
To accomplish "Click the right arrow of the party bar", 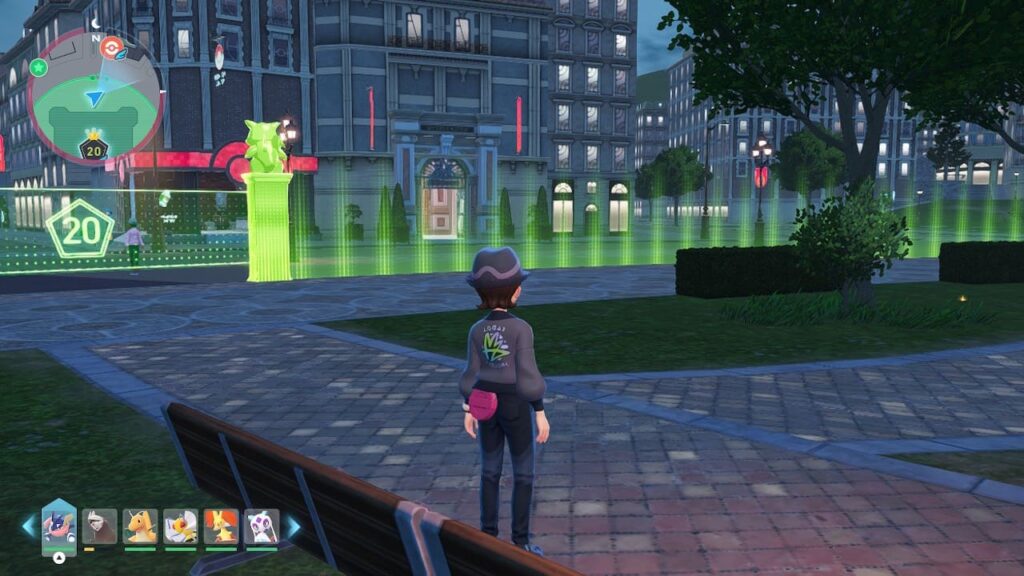I will [x=293, y=526].
